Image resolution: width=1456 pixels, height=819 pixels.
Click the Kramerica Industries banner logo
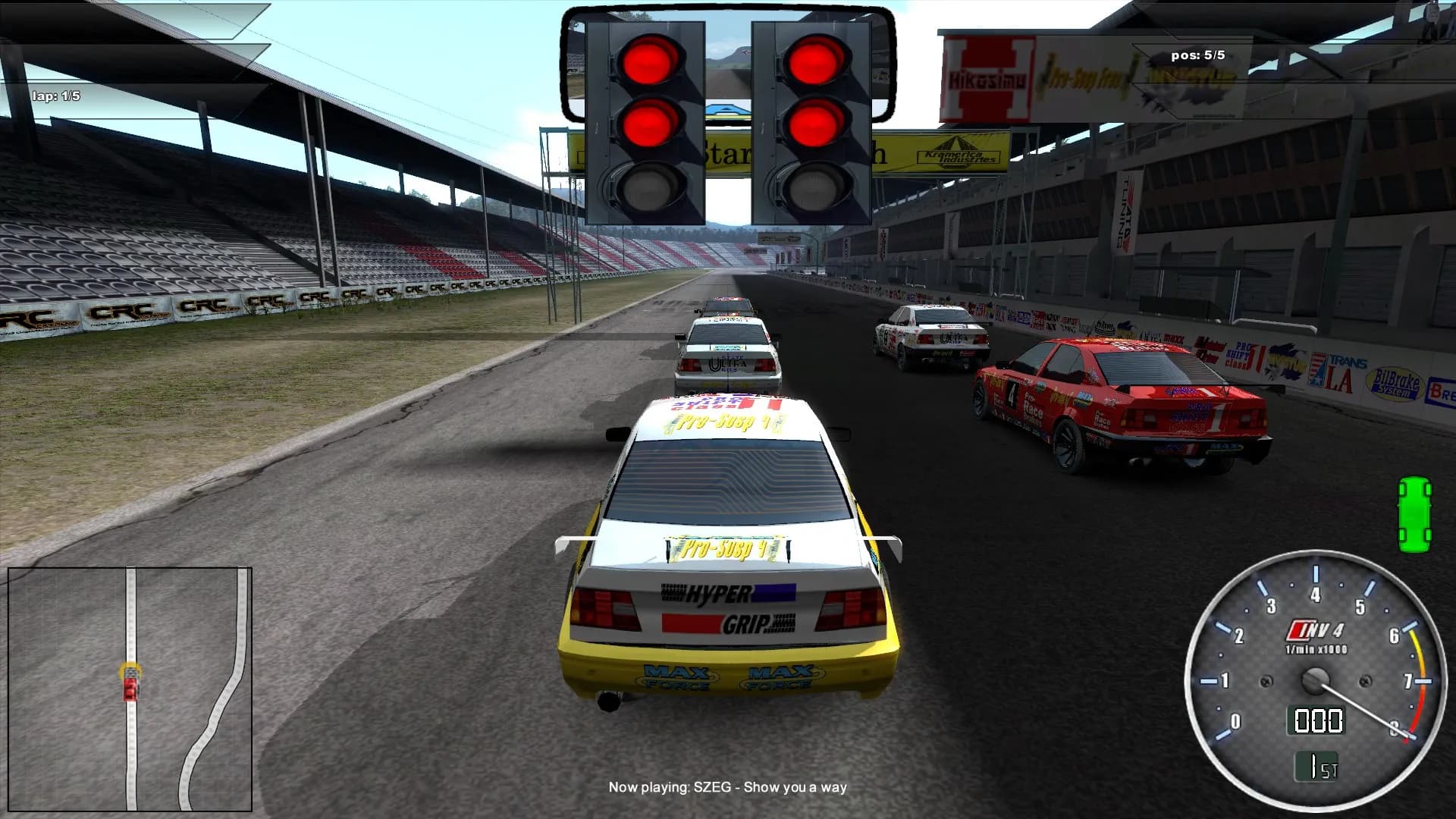pyautogui.click(x=957, y=152)
